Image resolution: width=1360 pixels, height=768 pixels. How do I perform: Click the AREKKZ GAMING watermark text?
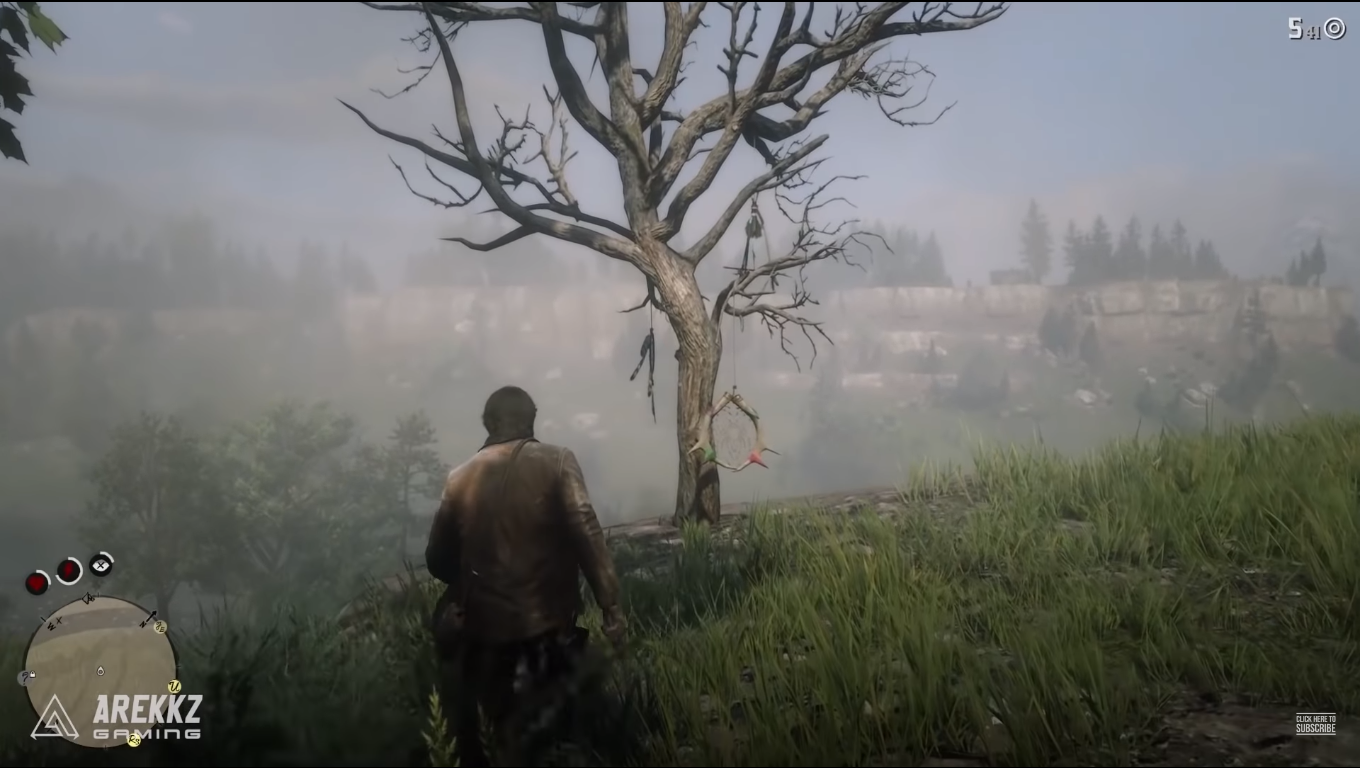[x=148, y=715]
